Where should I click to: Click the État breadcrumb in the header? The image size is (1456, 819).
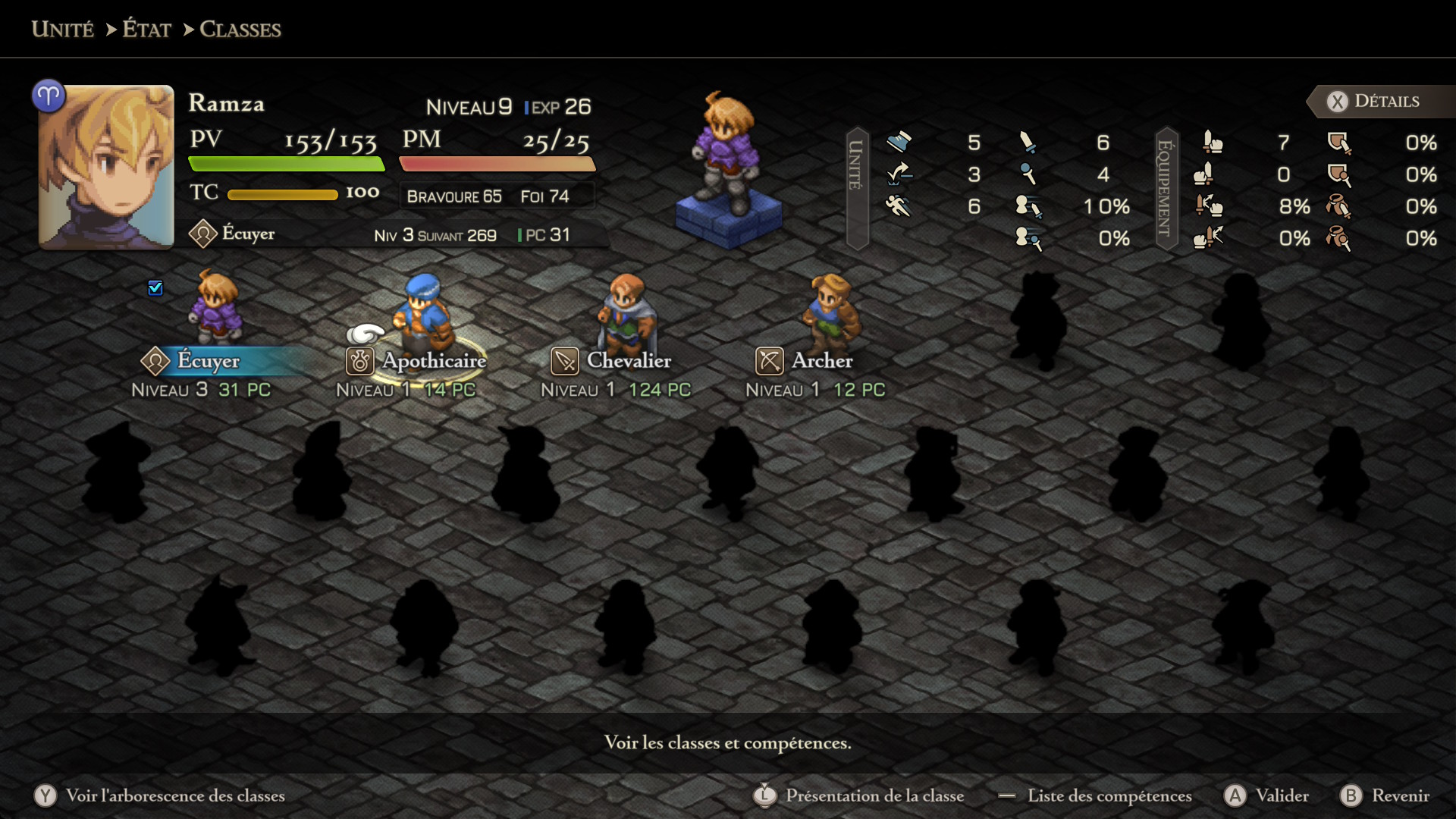pos(147,30)
